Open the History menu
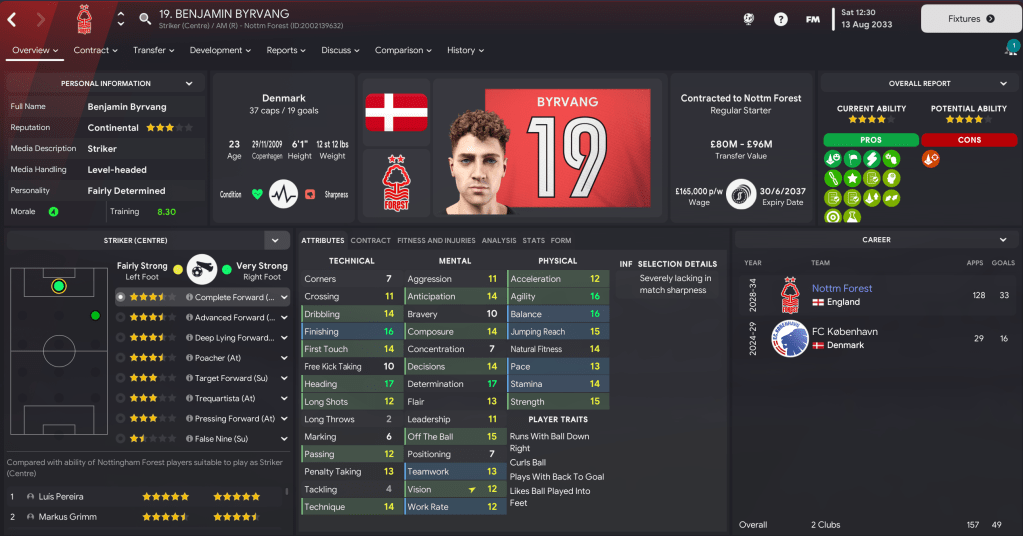Viewport: 1023px width, 536px height. point(466,50)
